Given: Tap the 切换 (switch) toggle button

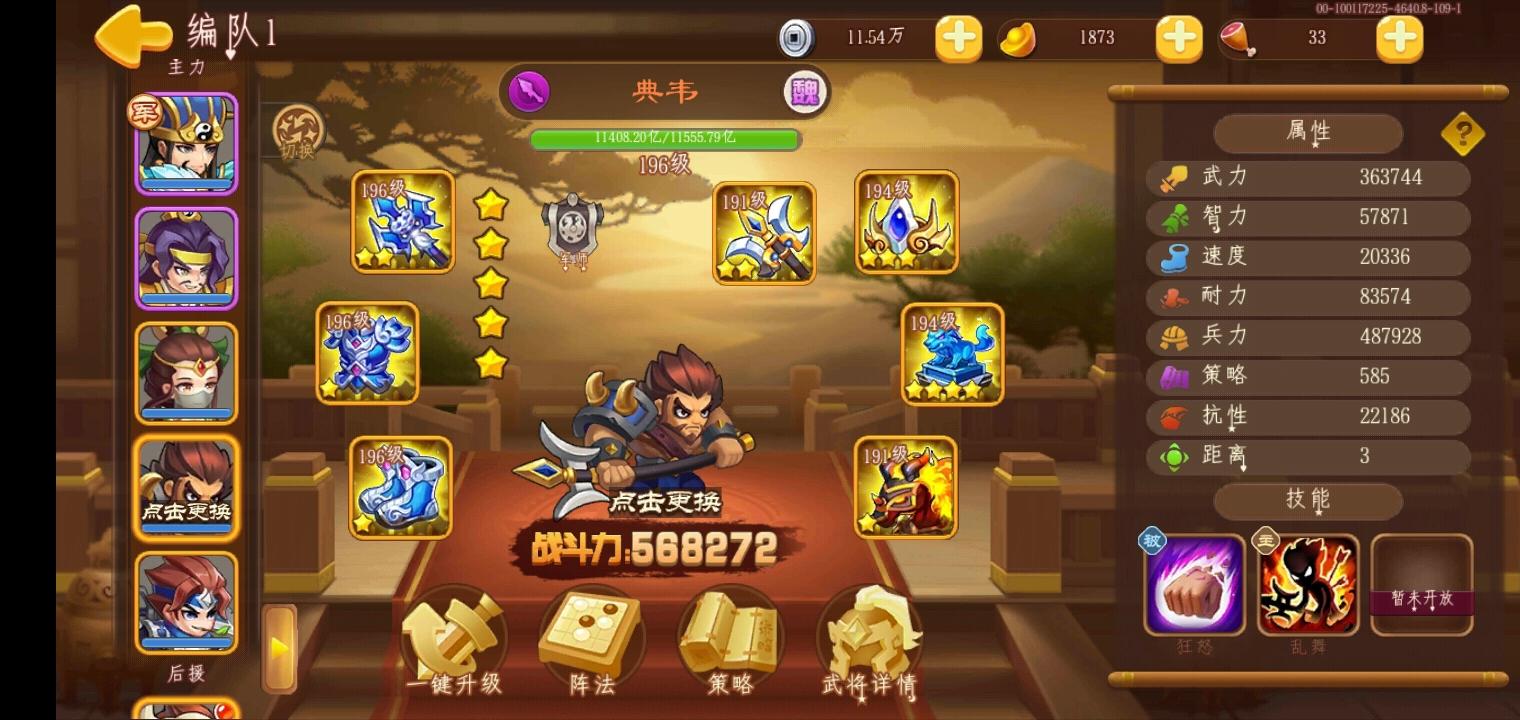Looking at the screenshot, I should pos(296,131).
